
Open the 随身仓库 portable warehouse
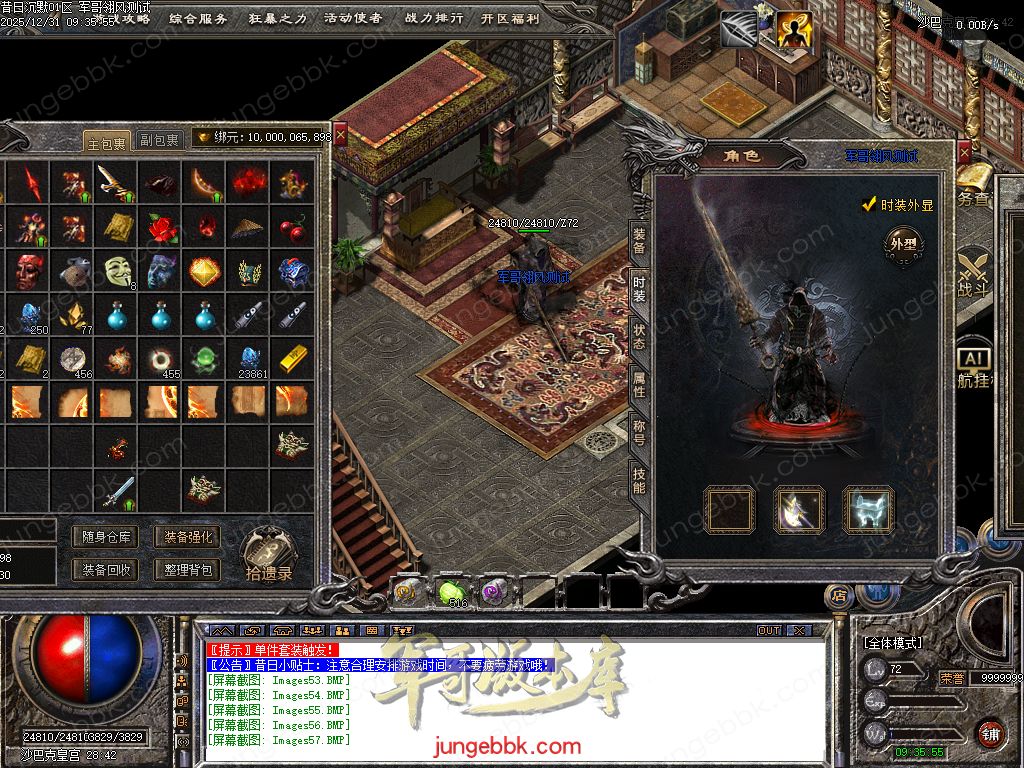105,537
